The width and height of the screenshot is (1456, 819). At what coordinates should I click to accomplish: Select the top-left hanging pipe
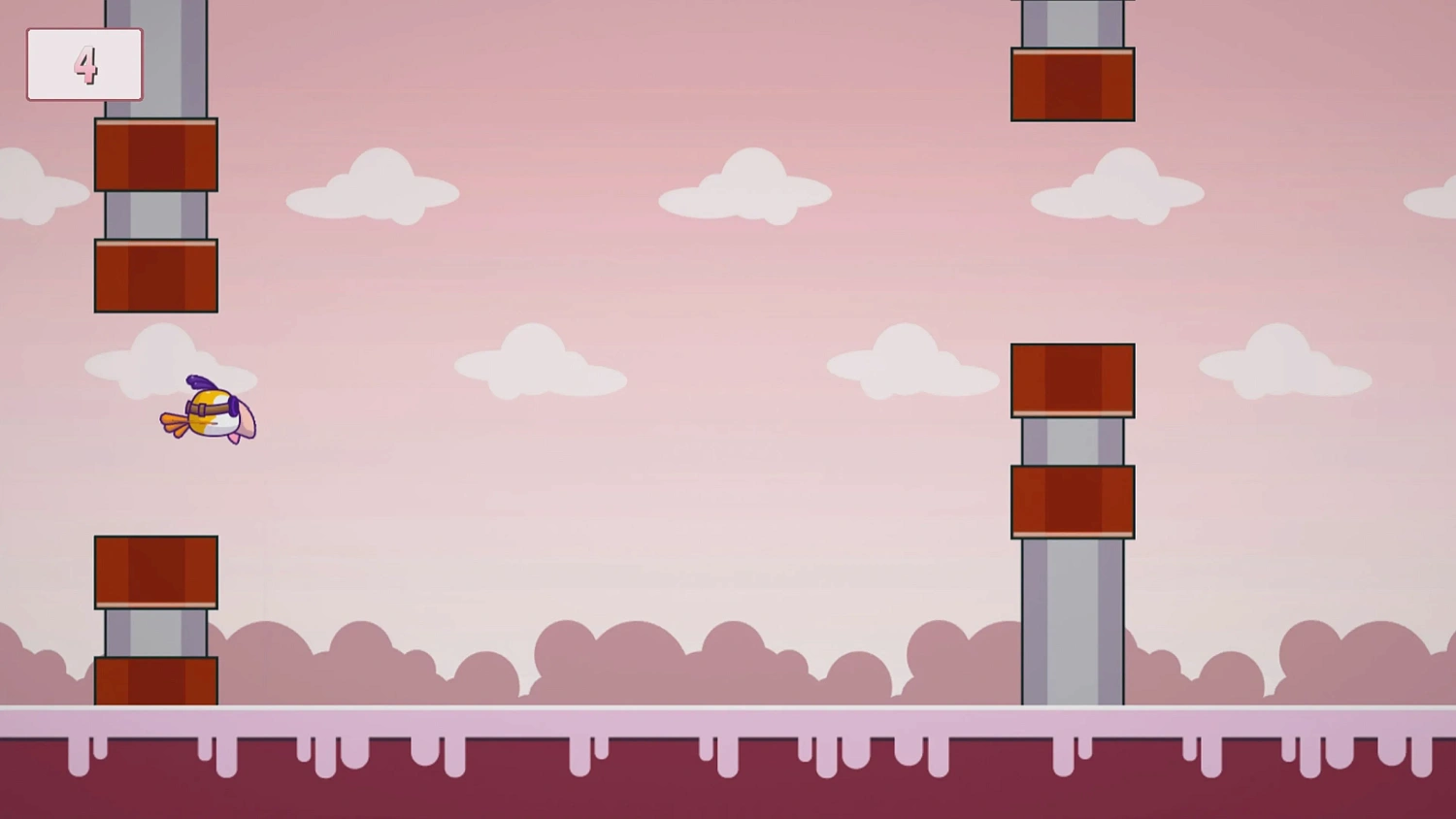(x=155, y=155)
